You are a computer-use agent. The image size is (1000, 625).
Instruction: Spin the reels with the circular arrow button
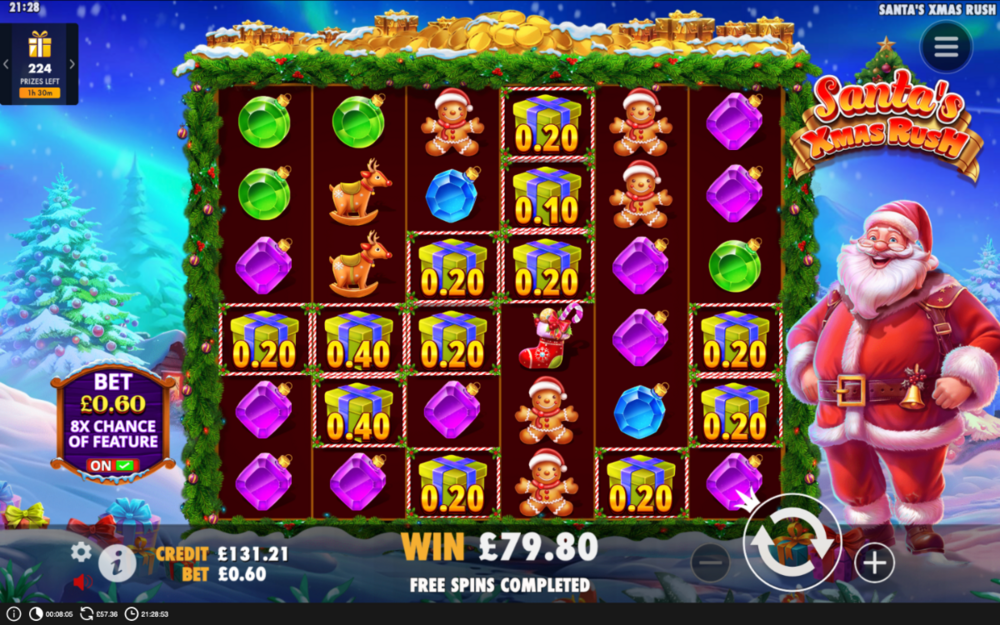pos(792,543)
